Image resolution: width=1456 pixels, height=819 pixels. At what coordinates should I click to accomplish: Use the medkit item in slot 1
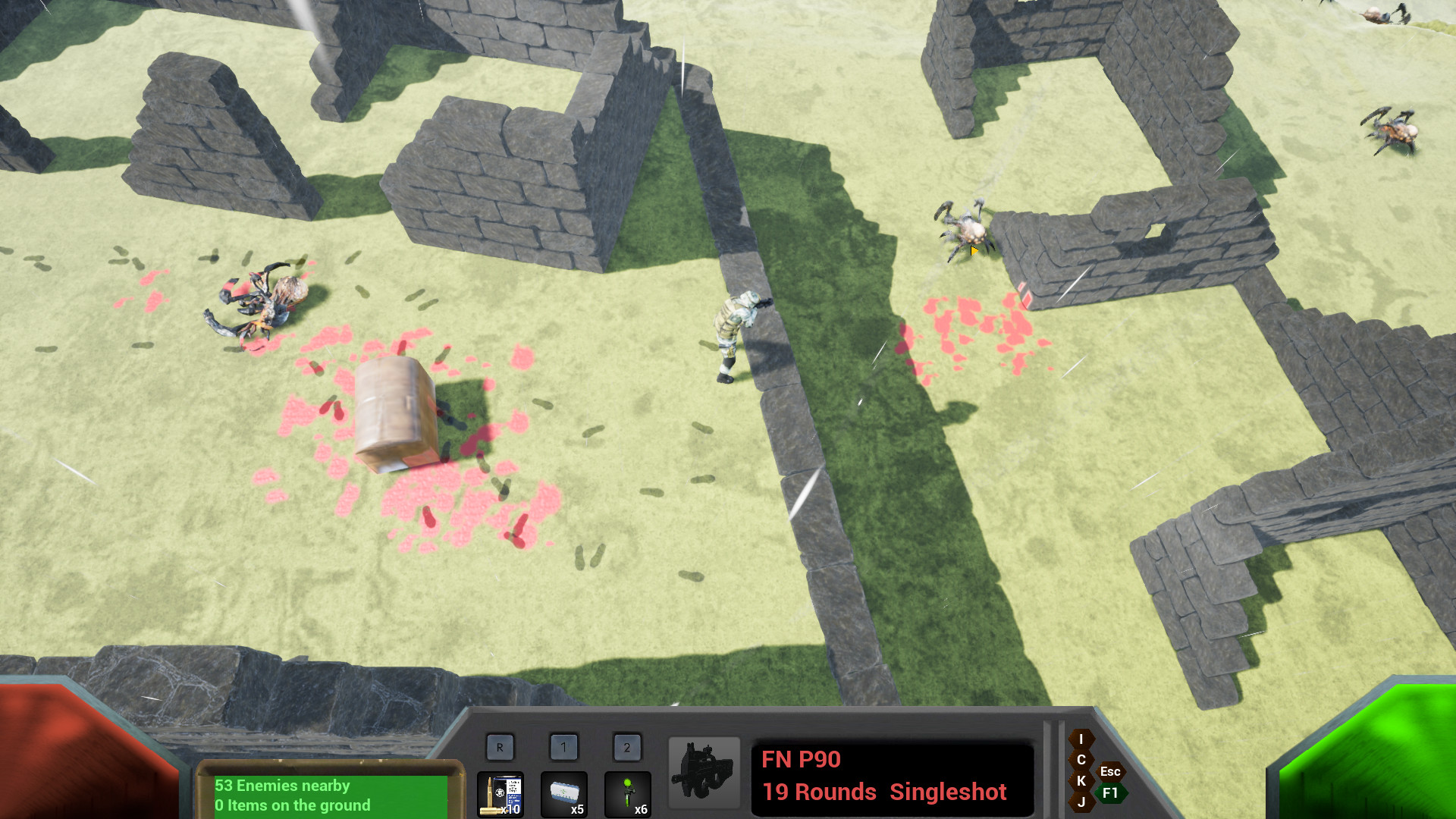(563, 795)
